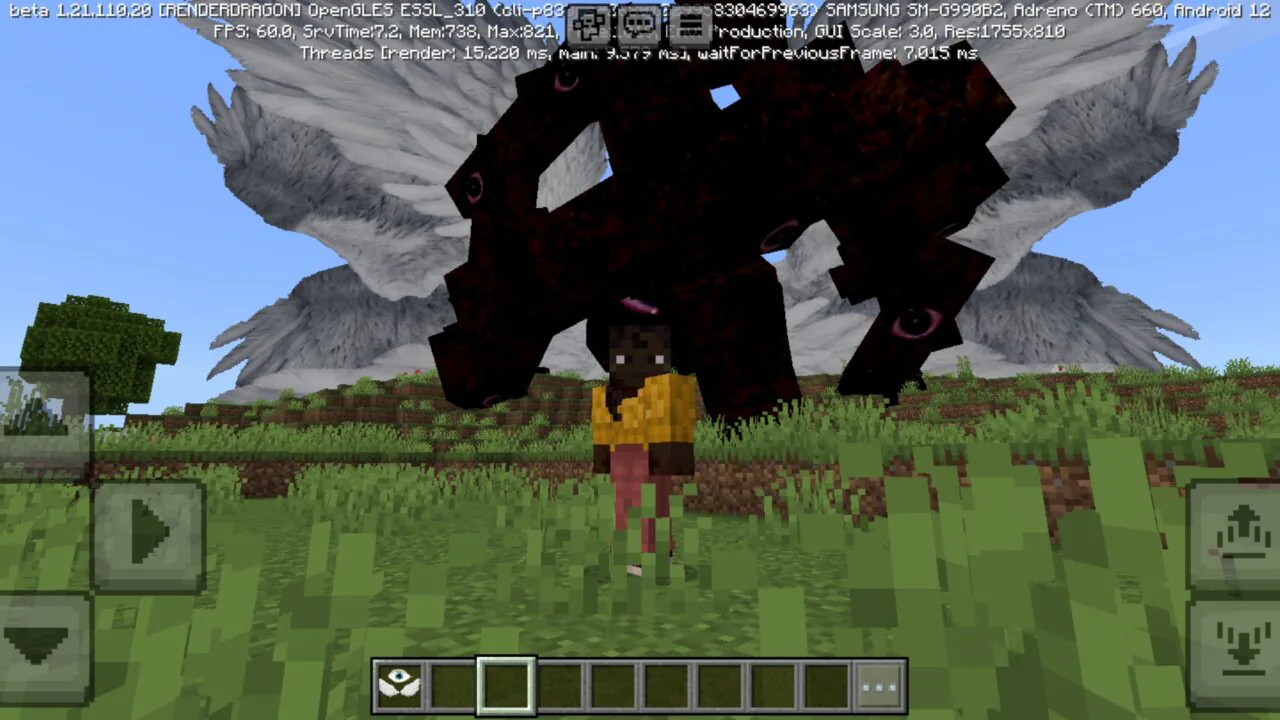Select the currently highlighted empty hotbar slot
Image resolution: width=1280 pixels, height=720 pixels.
(506, 686)
